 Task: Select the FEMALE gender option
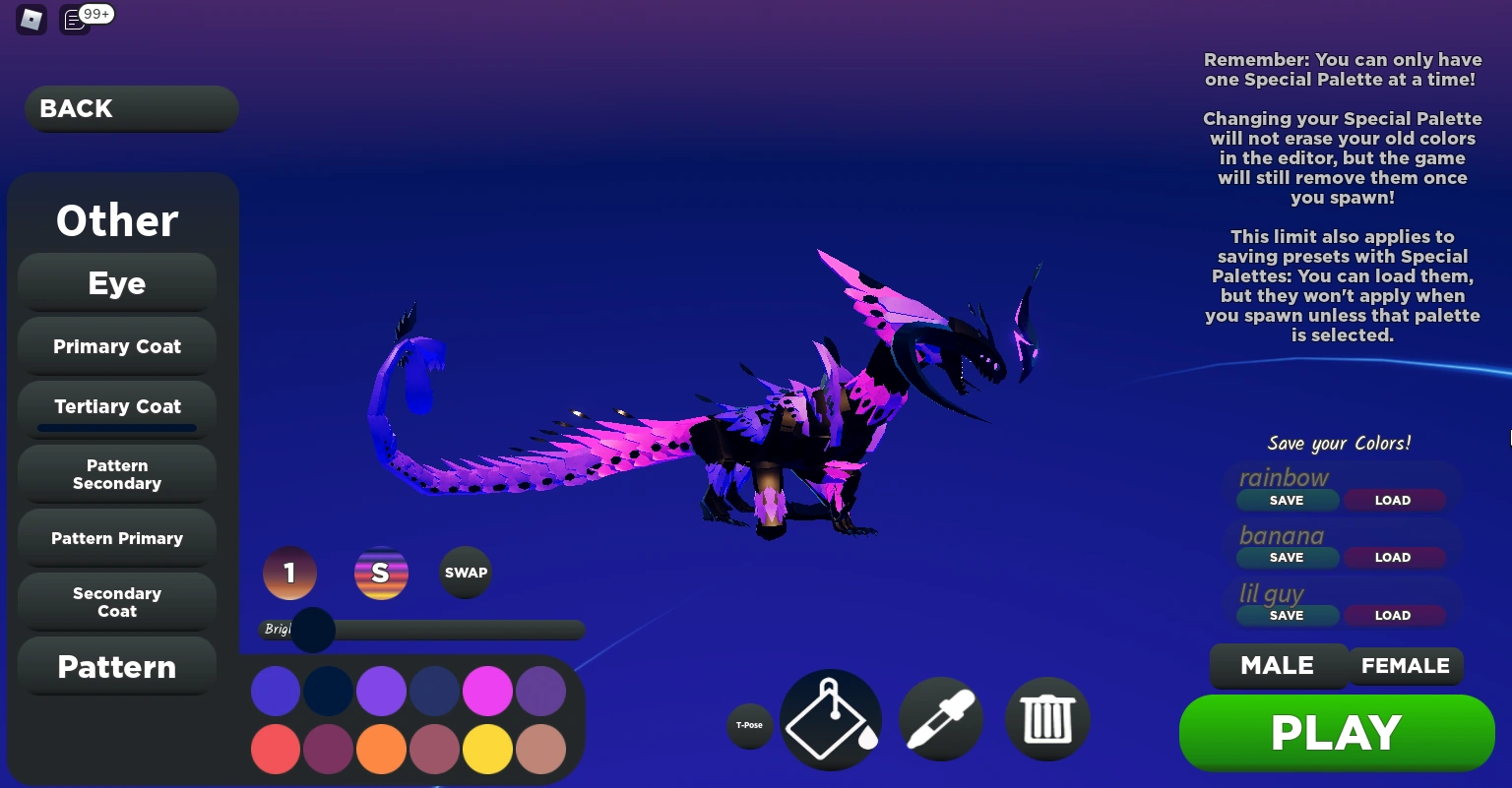pyautogui.click(x=1406, y=666)
